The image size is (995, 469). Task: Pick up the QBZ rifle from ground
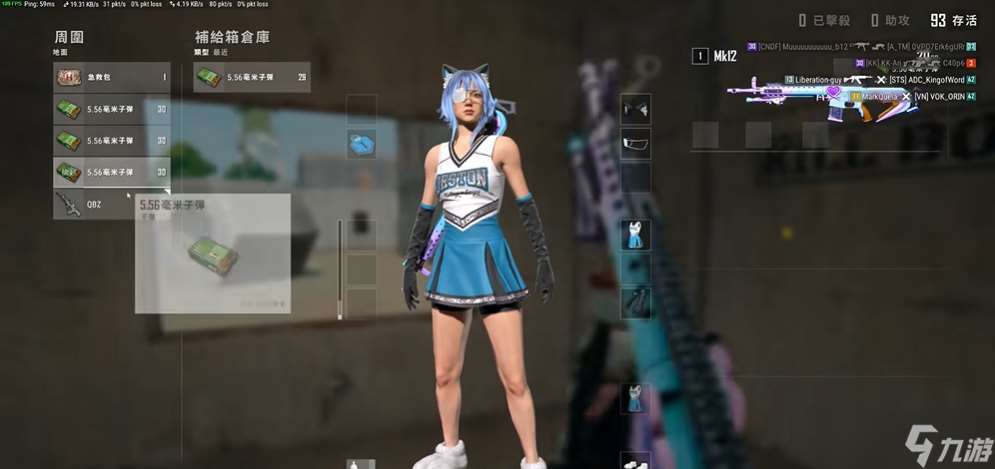click(x=111, y=204)
